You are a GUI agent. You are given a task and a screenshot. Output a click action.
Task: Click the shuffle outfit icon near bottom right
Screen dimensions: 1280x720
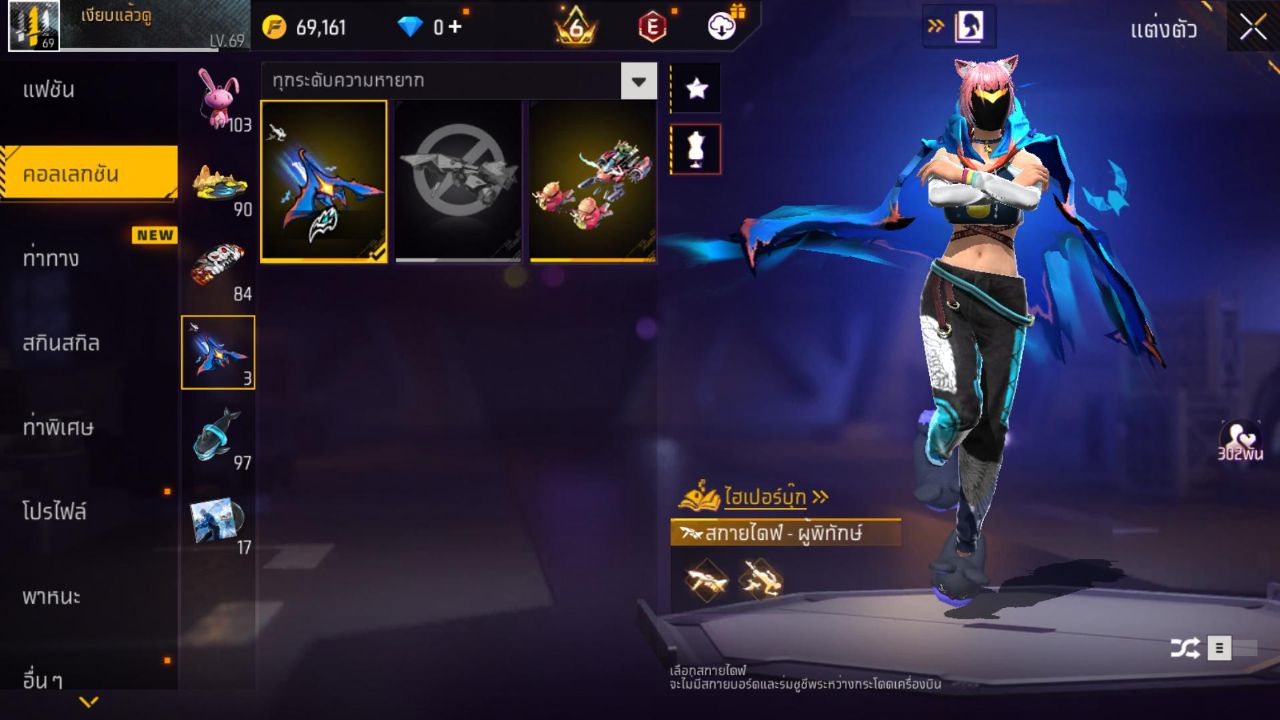click(x=1186, y=647)
